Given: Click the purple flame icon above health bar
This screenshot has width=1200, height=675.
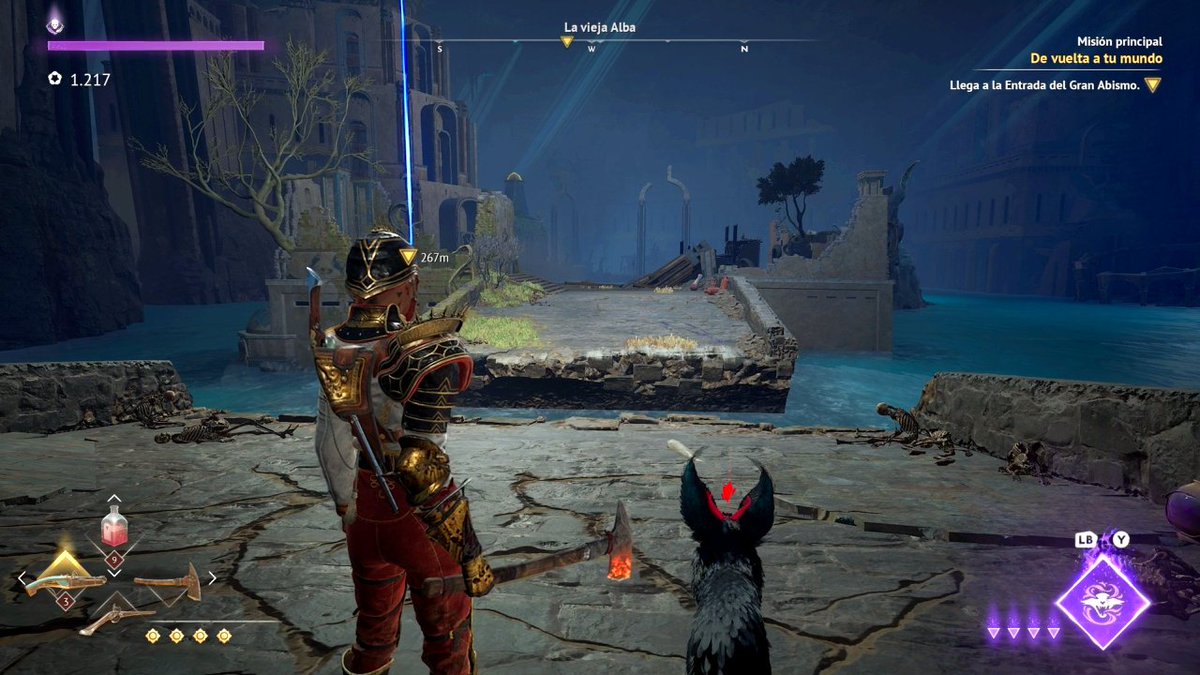Looking at the screenshot, I should pyautogui.click(x=55, y=19).
